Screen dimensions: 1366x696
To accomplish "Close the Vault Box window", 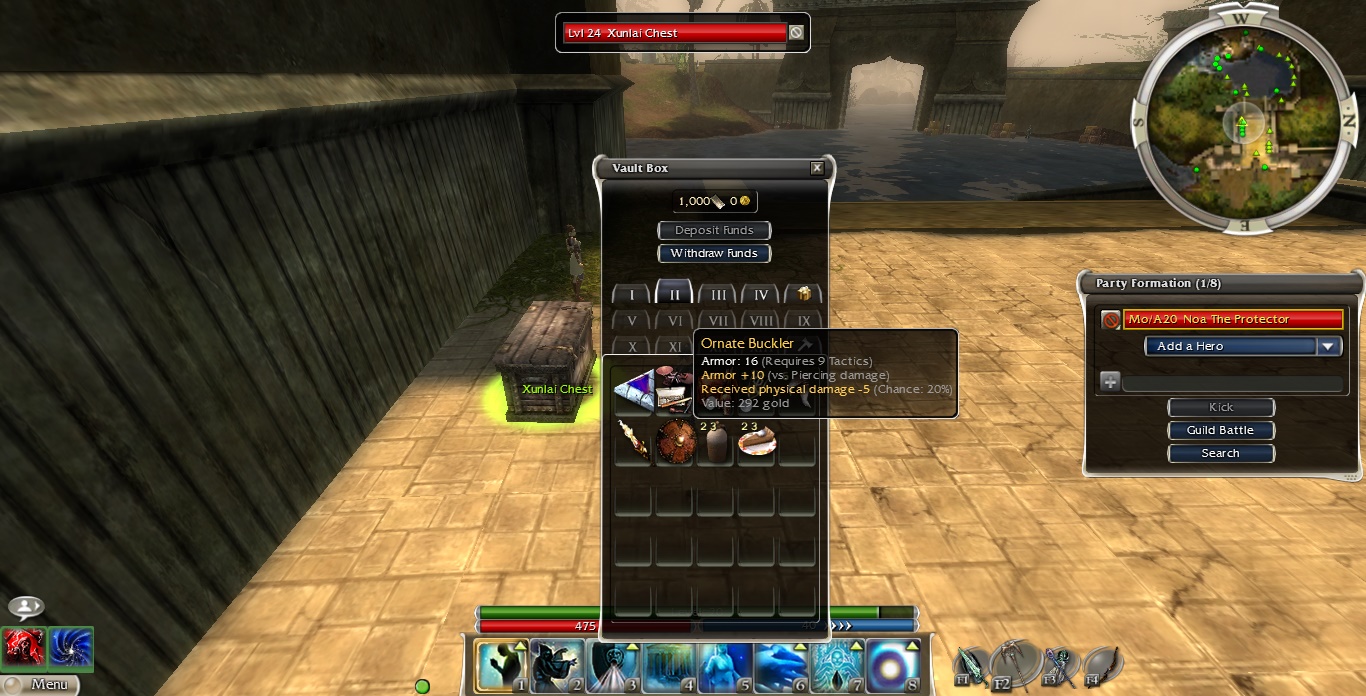I will coord(817,168).
